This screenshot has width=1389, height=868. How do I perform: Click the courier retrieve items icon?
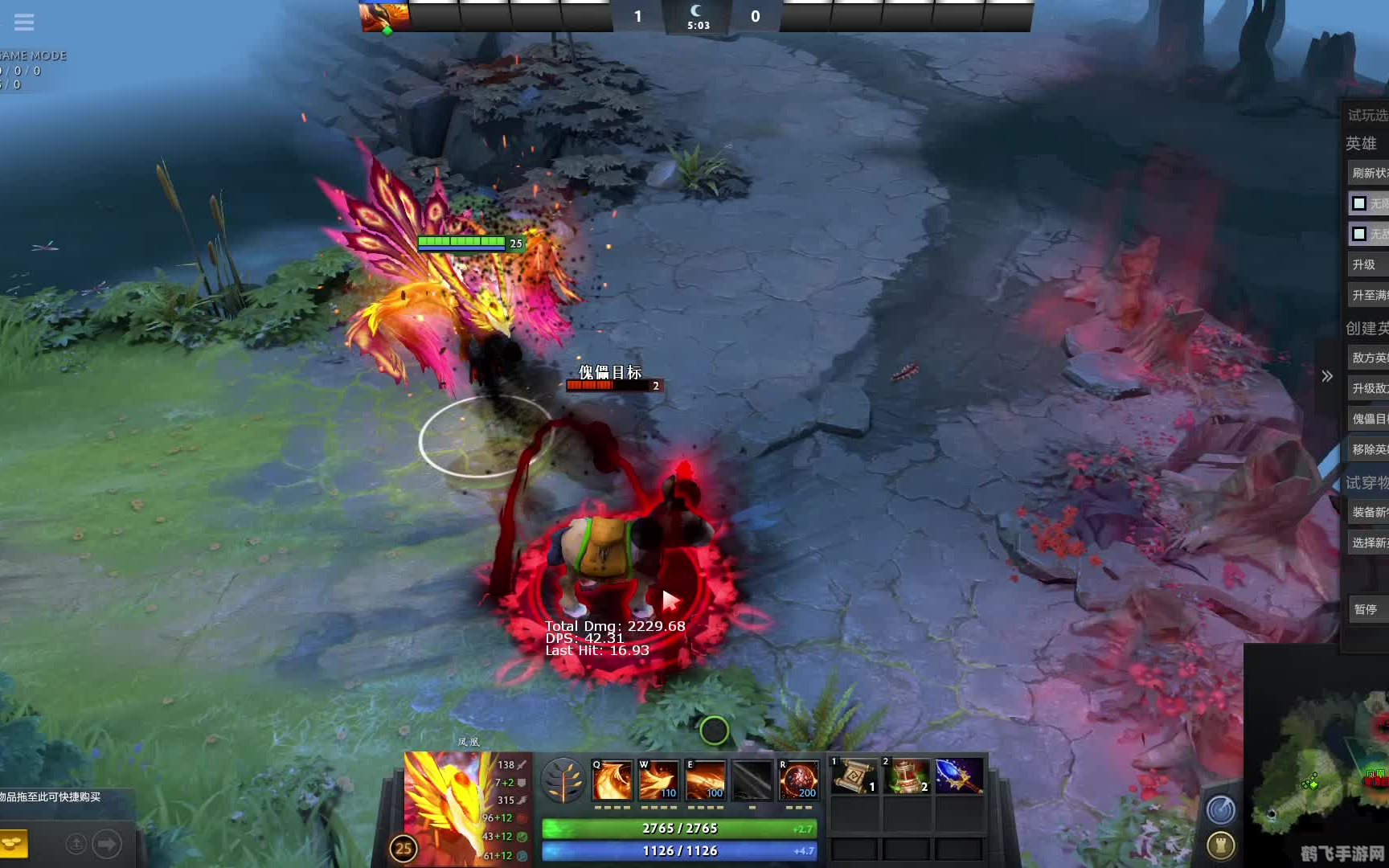(x=76, y=843)
